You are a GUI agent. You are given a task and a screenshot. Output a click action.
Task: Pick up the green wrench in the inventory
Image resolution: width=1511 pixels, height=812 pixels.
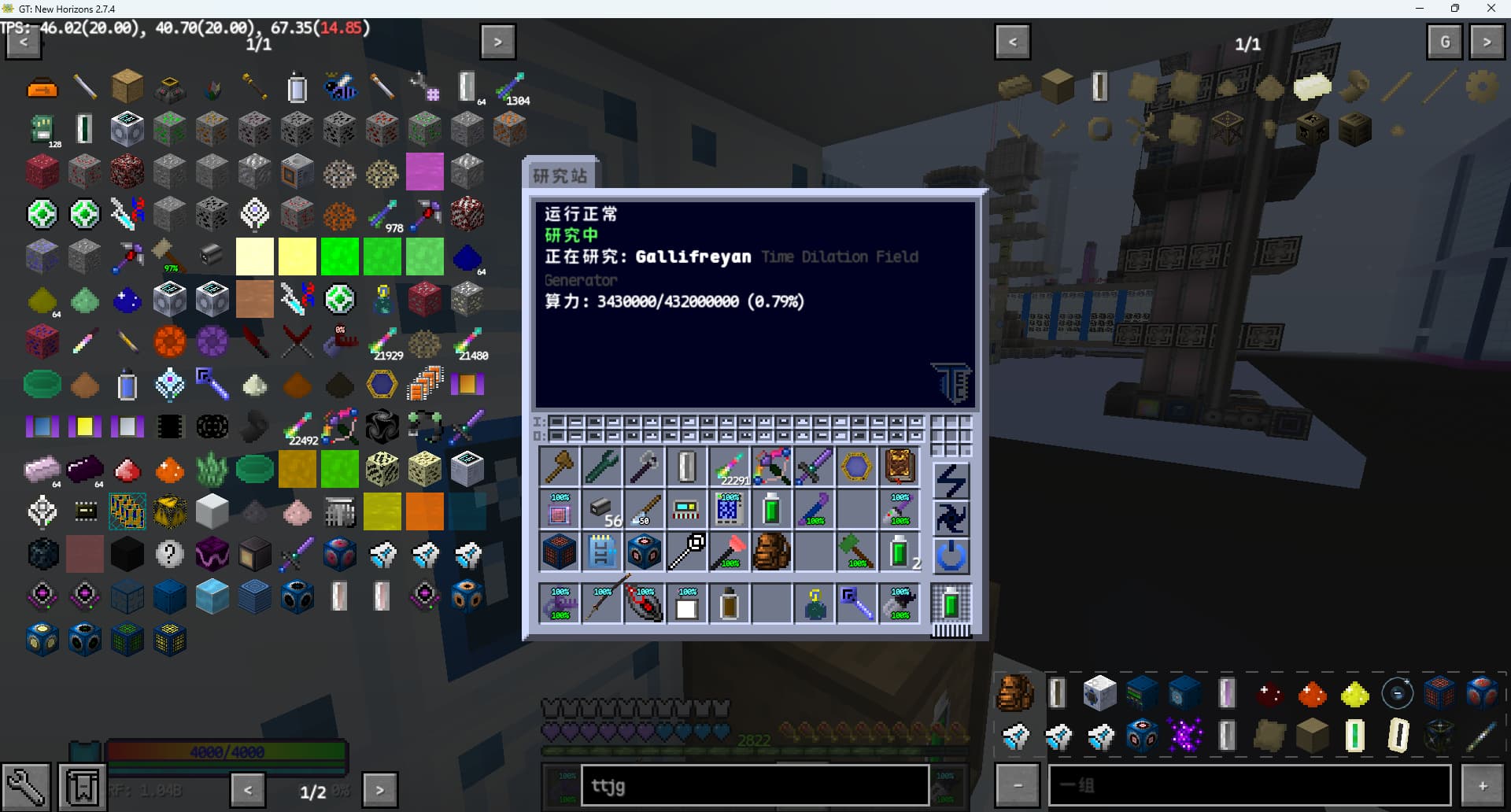pyautogui.click(x=602, y=467)
